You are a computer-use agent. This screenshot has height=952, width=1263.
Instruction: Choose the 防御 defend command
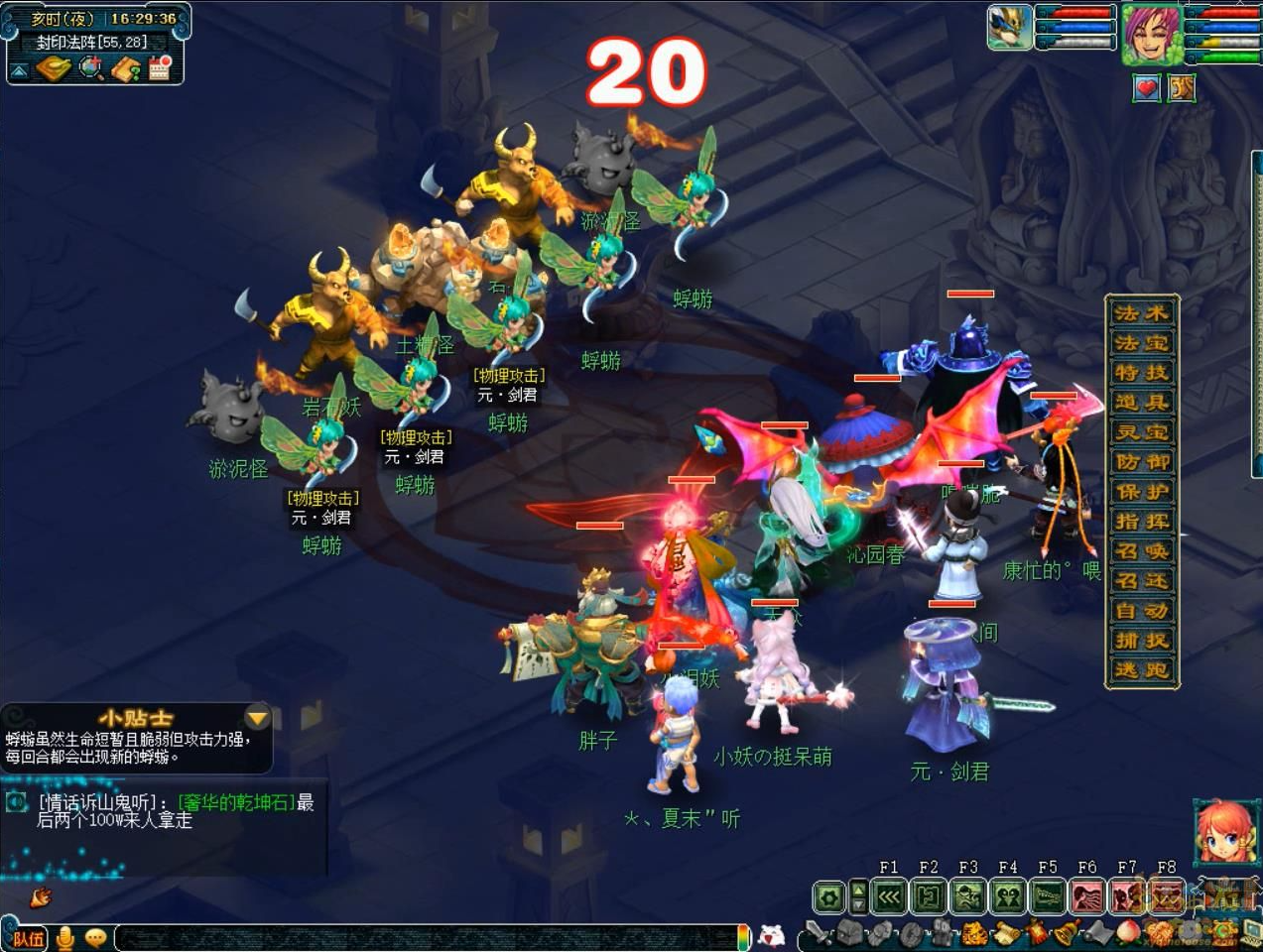coord(1142,462)
